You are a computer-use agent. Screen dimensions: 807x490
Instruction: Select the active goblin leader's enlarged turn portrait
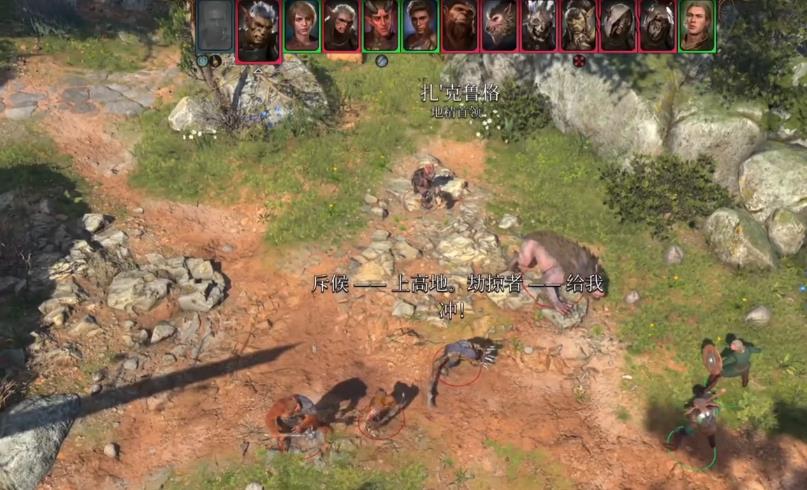coord(258,30)
